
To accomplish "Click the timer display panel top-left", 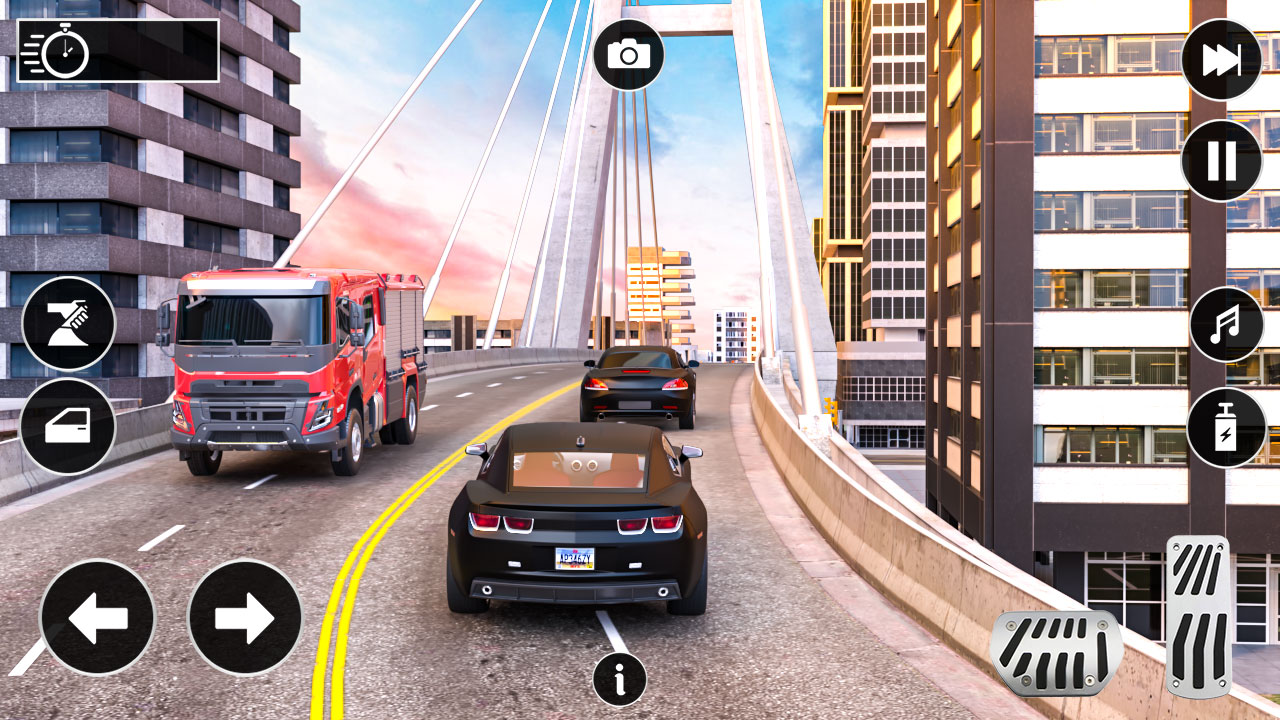I will pyautogui.click(x=118, y=50).
